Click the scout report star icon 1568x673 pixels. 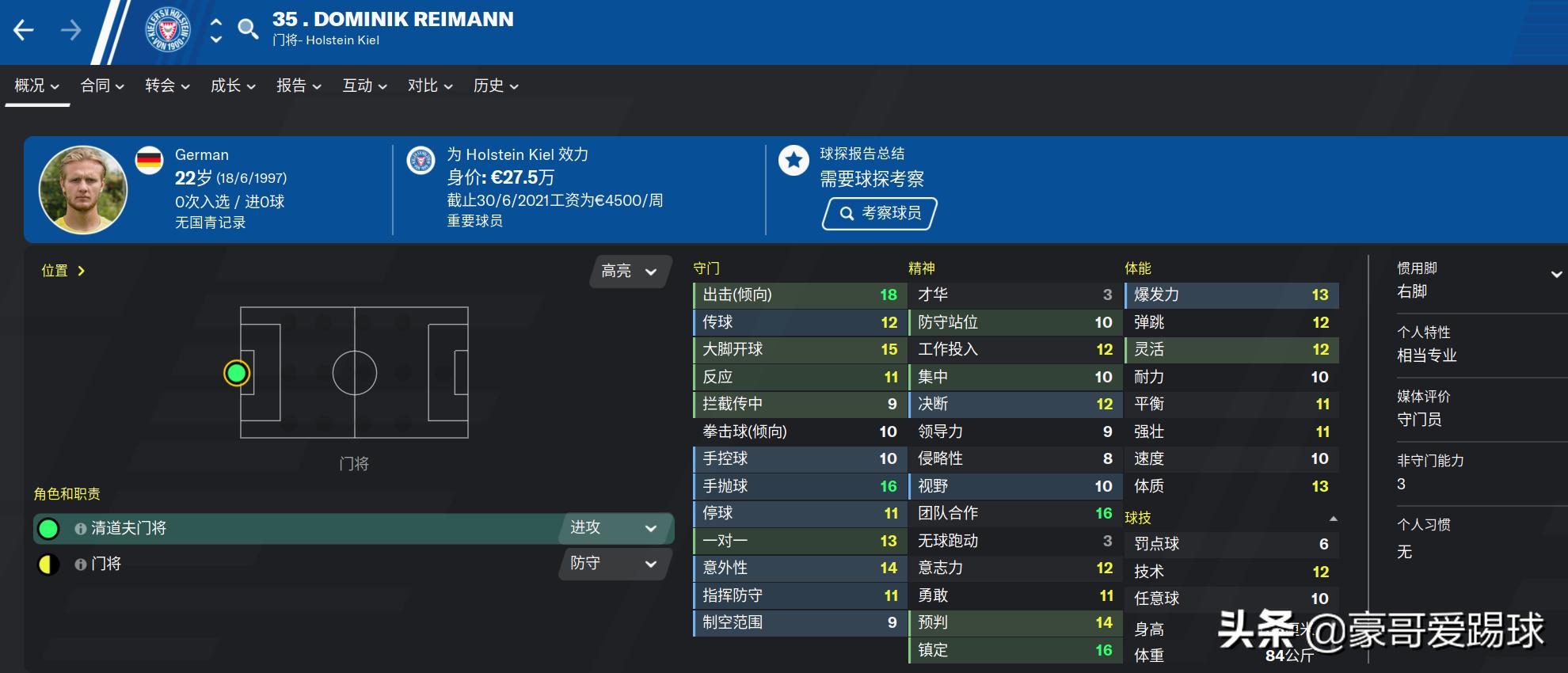click(793, 159)
